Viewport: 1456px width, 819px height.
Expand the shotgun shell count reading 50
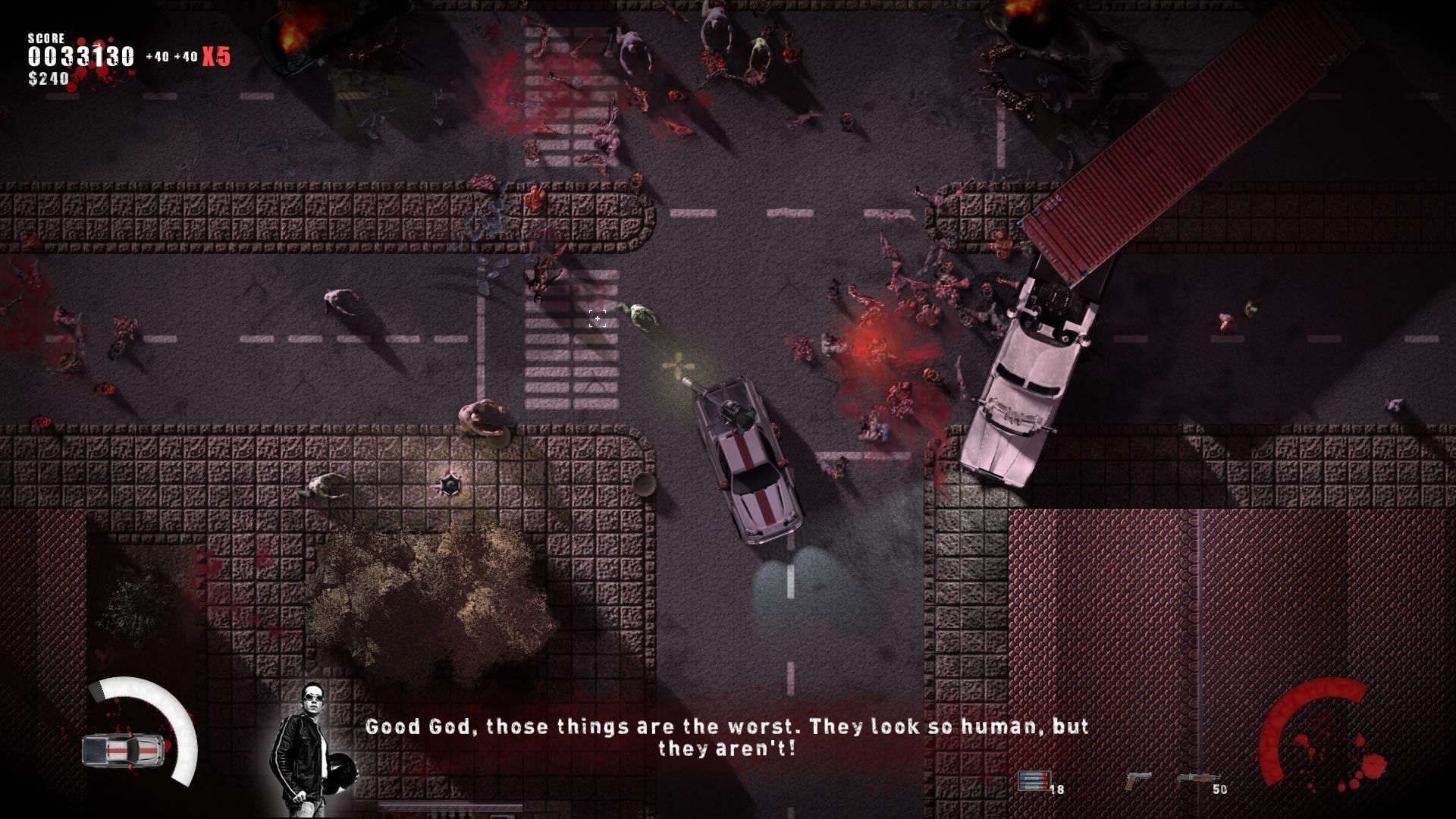coord(1221,791)
